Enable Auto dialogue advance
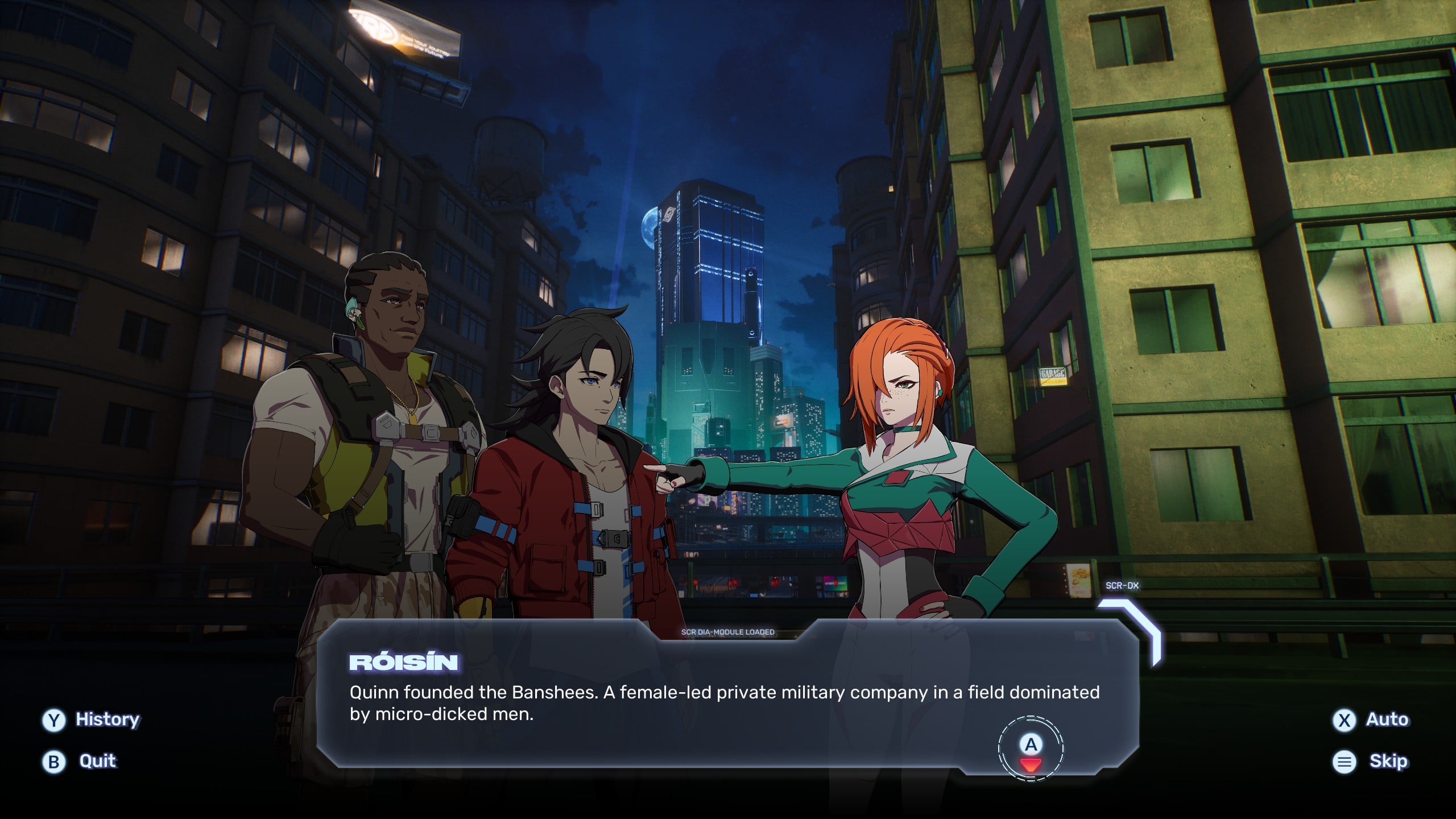 tap(1371, 719)
